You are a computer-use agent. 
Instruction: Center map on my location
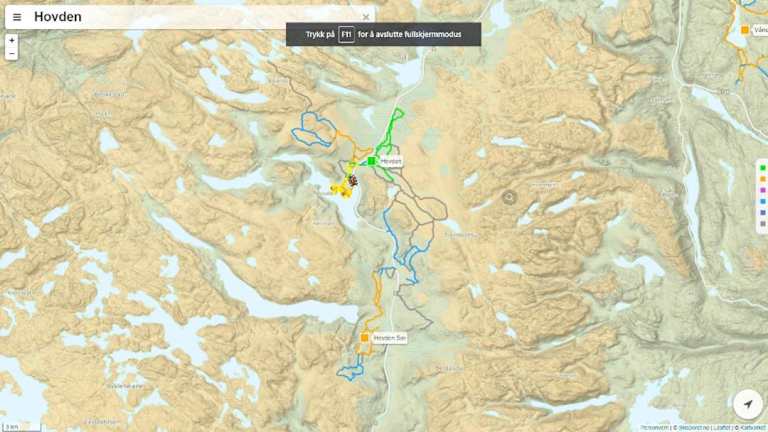click(747, 404)
